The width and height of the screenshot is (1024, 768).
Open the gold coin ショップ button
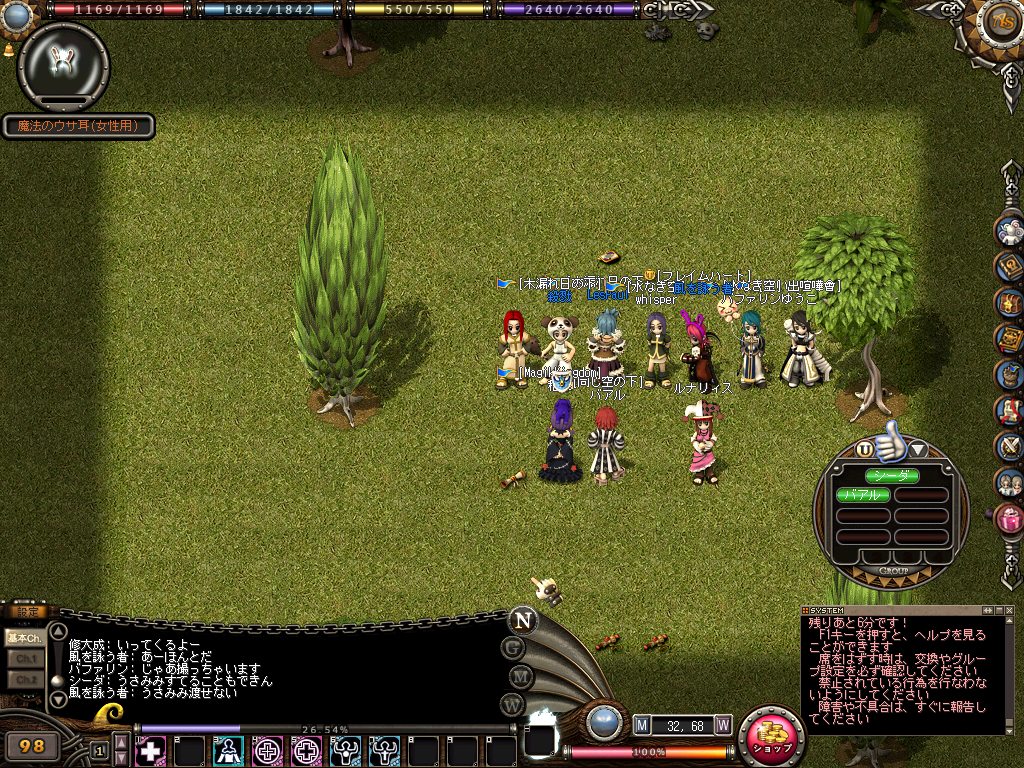point(772,735)
